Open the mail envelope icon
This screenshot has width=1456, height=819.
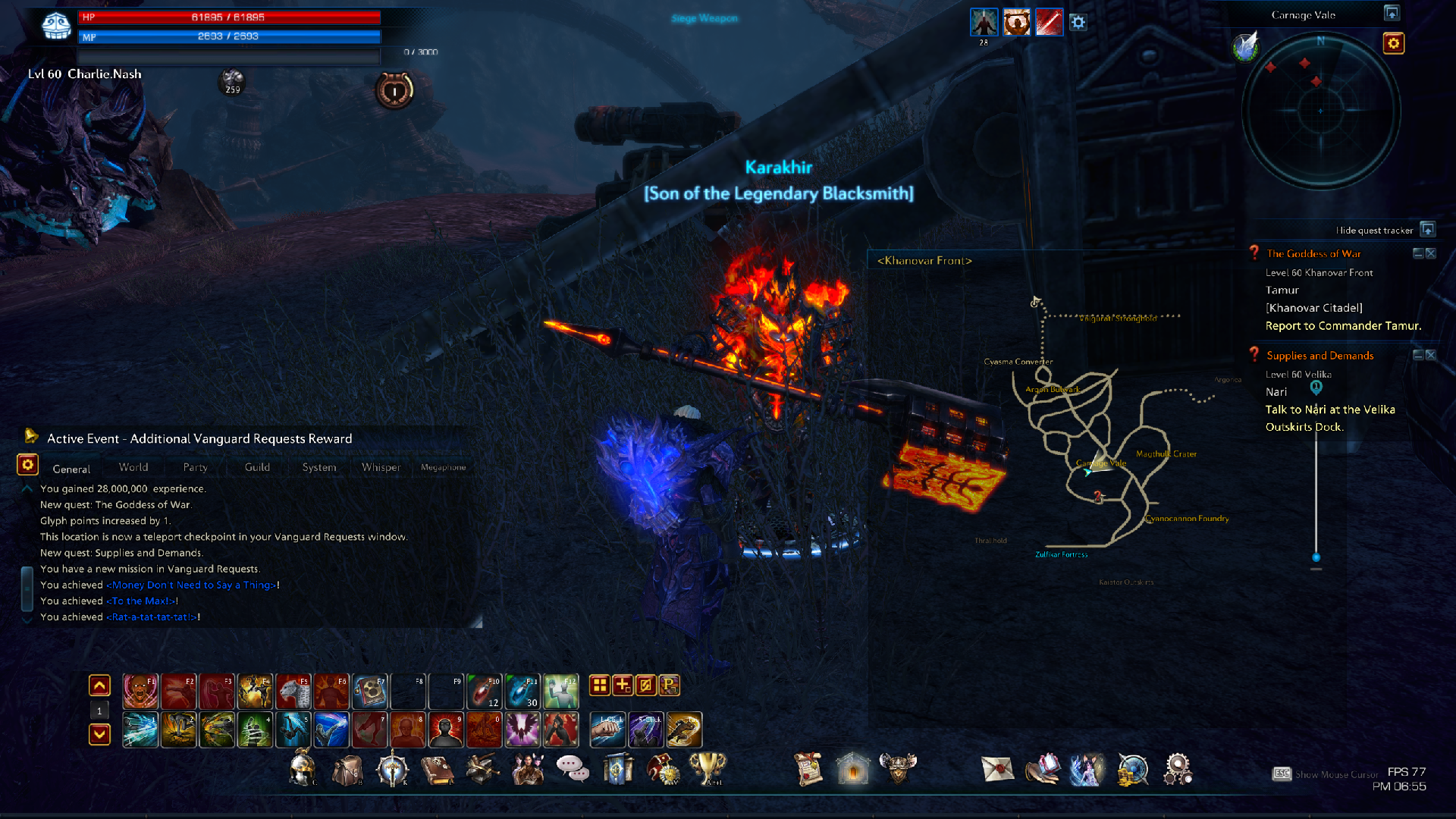click(997, 769)
